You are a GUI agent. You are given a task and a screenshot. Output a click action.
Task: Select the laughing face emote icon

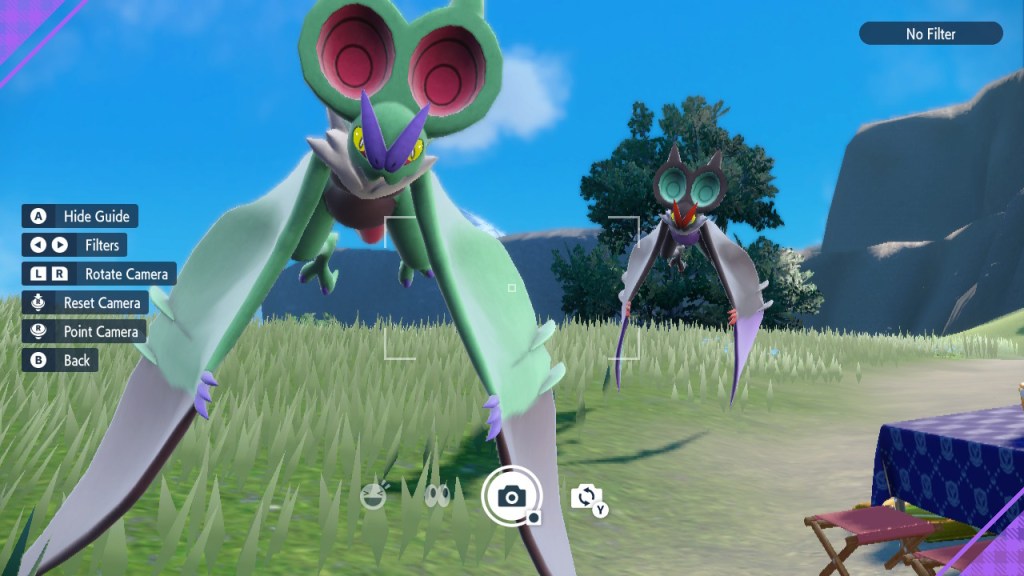[x=373, y=495]
